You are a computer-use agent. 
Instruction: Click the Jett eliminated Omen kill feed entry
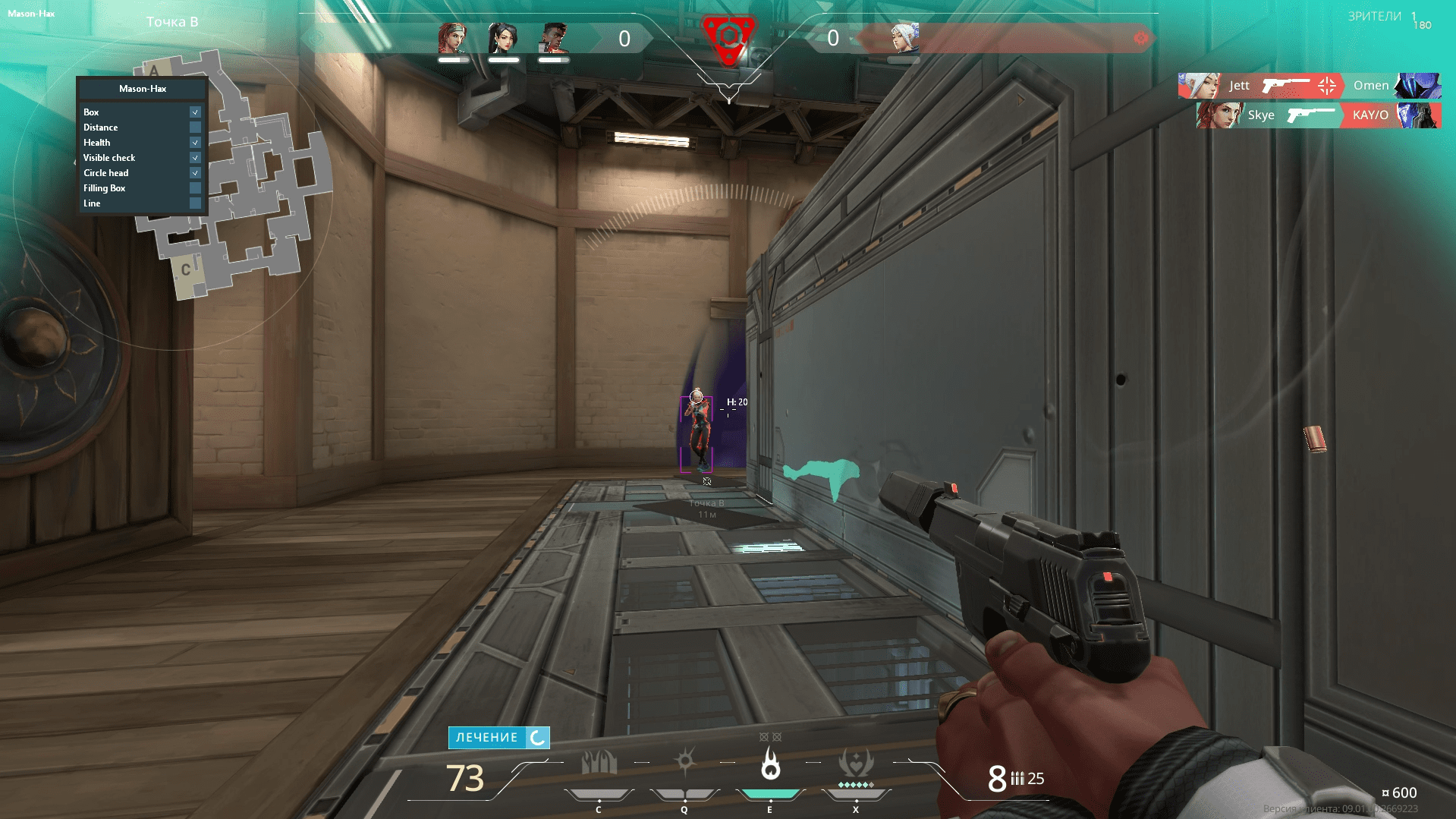1309,86
